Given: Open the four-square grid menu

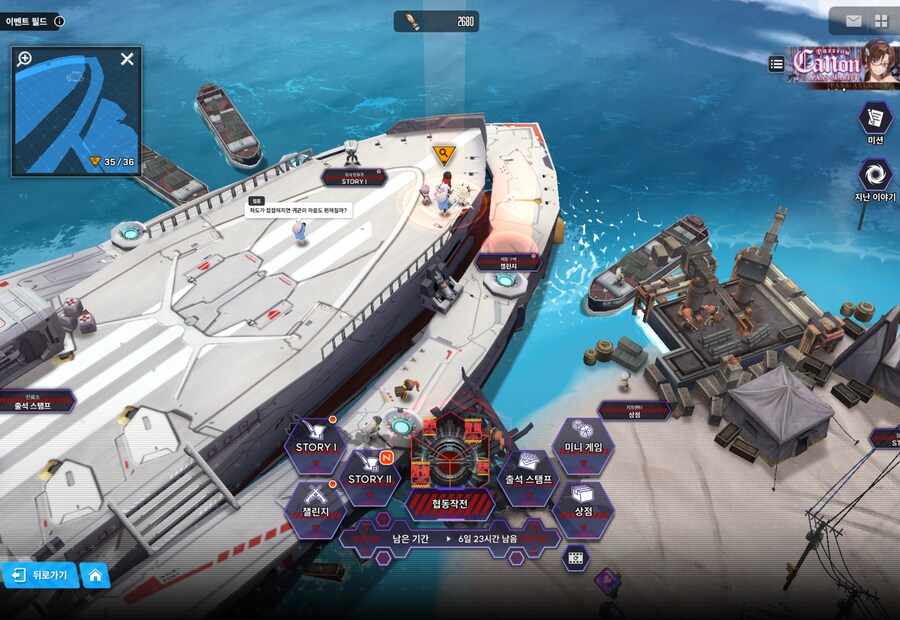Looking at the screenshot, I should tap(881, 21).
